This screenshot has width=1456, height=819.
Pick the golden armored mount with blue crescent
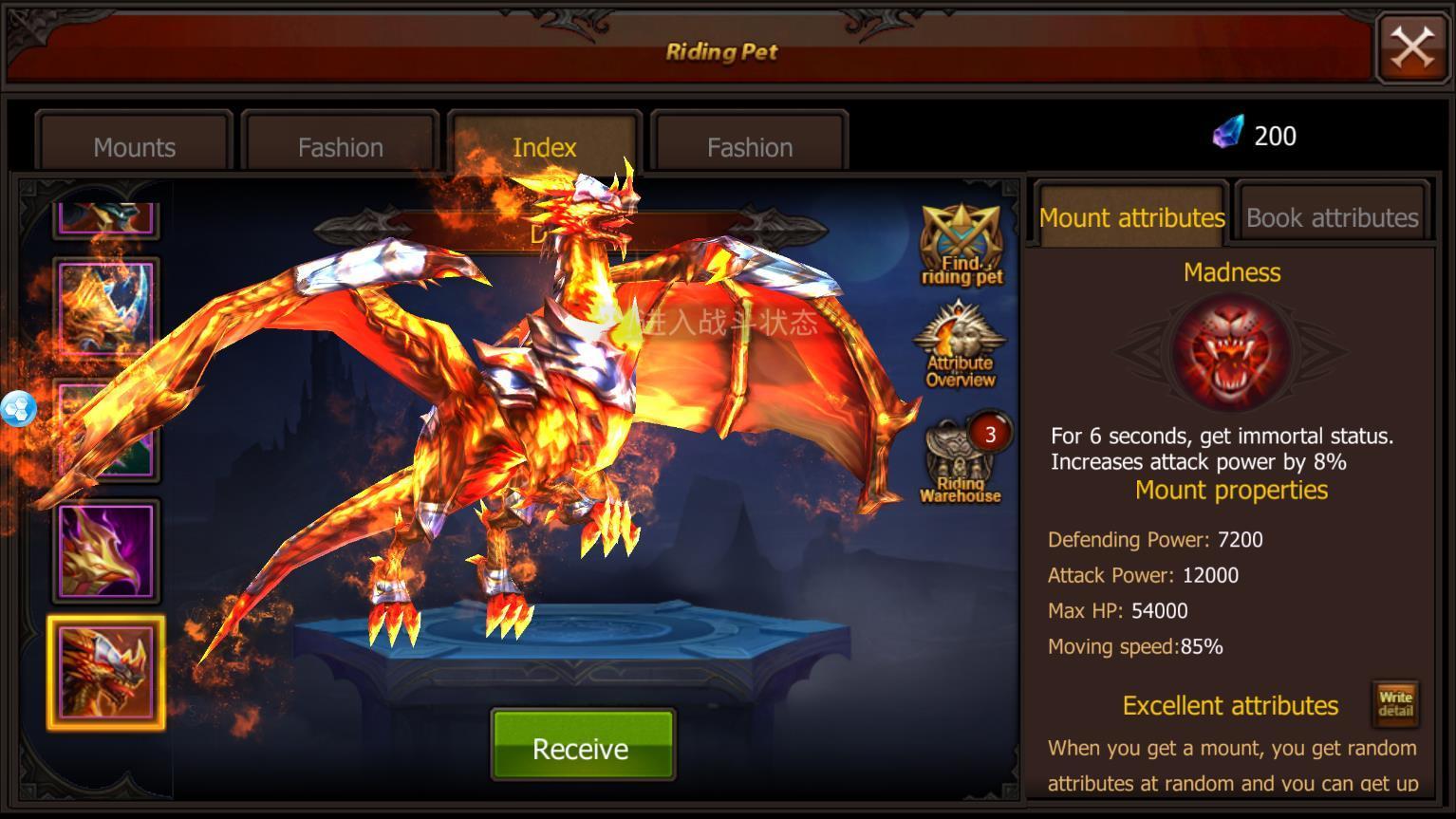pos(106,307)
